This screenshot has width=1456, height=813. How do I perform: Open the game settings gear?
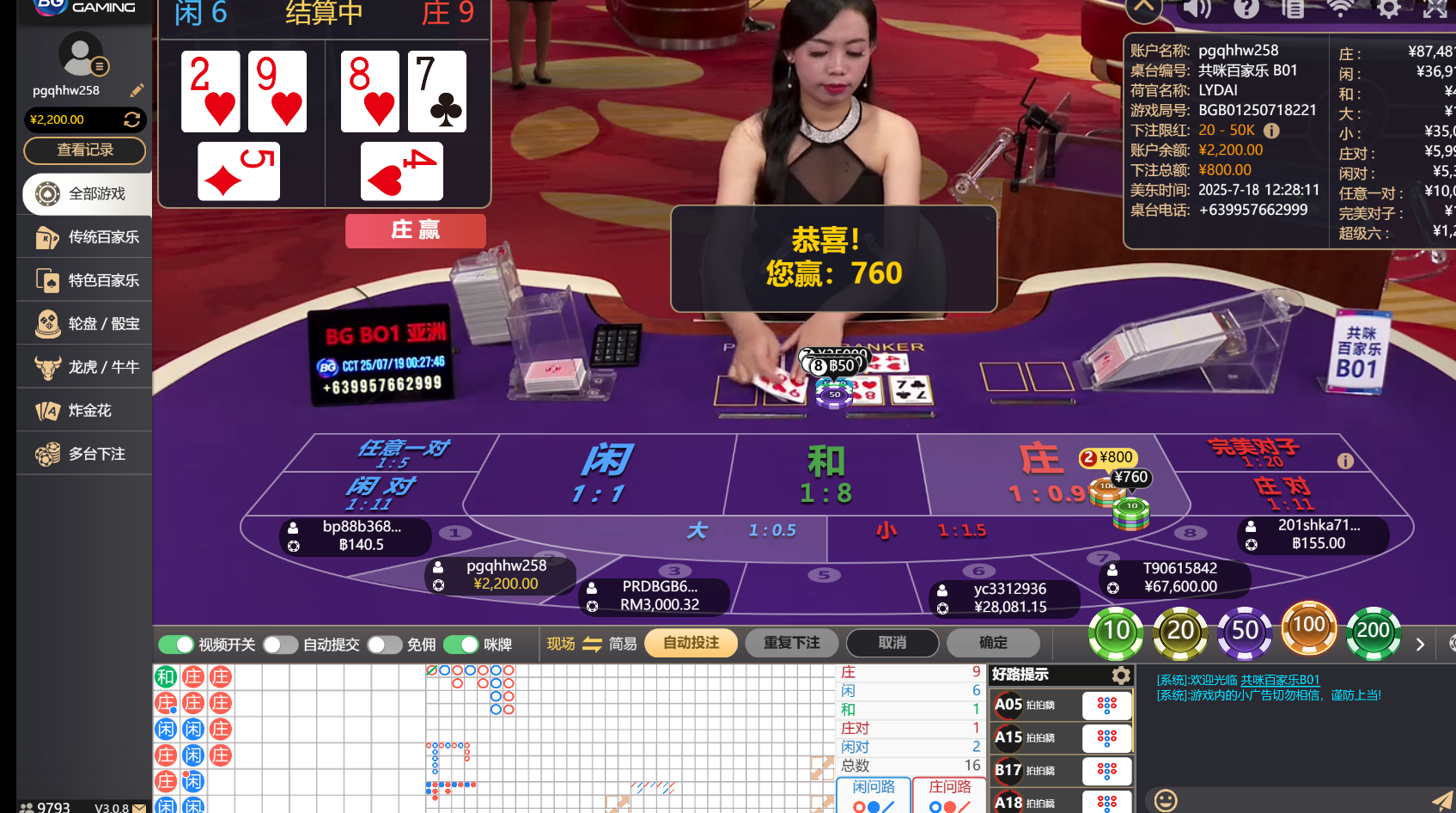pos(1389,10)
